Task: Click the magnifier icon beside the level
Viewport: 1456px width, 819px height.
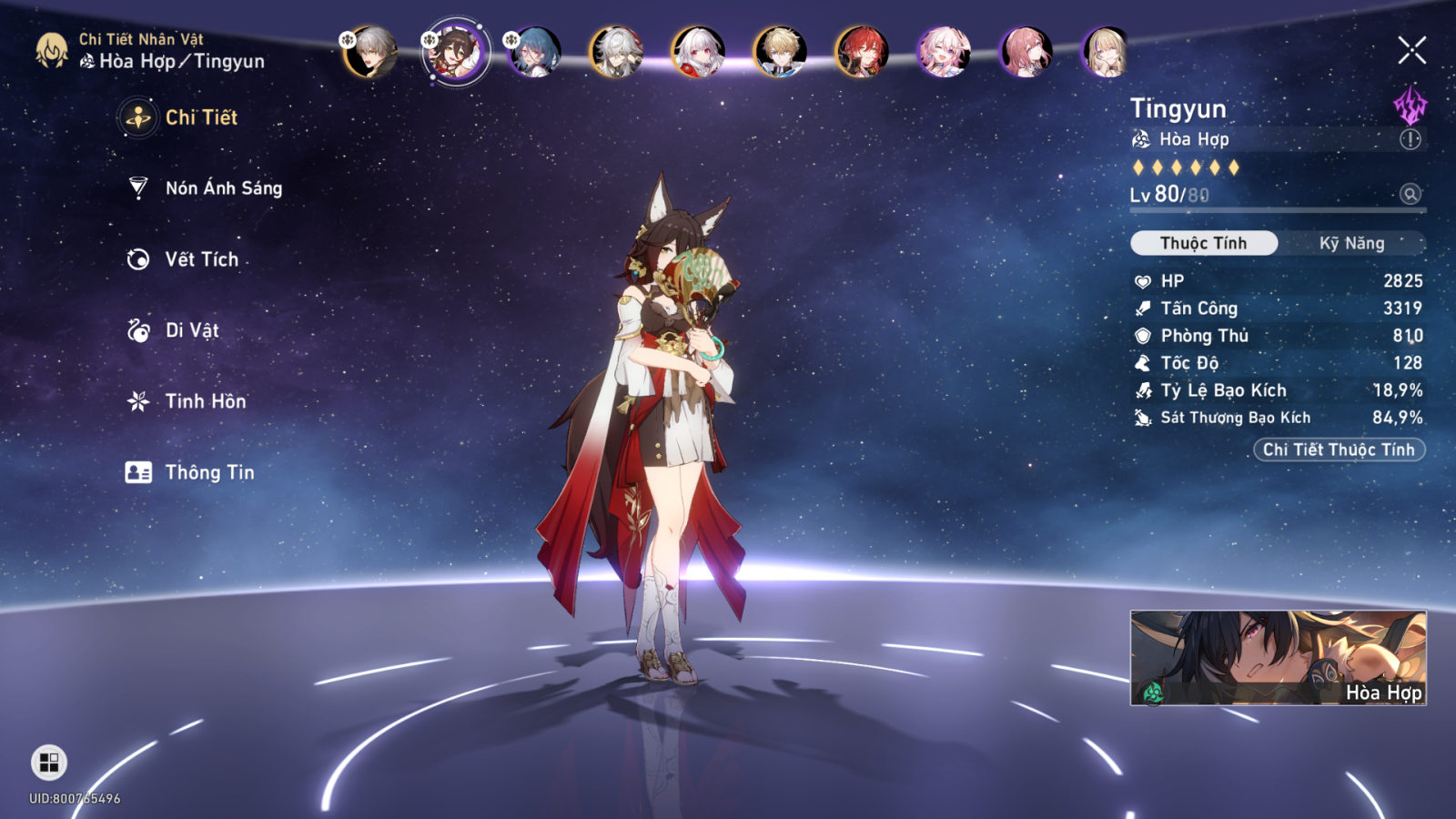Action: pyautogui.click(x=1410, y=194)
